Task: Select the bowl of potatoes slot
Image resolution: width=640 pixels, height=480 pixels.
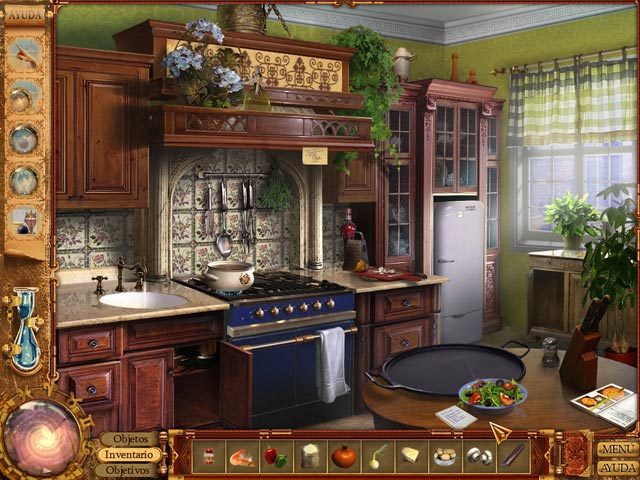Action: click(445, 456)
